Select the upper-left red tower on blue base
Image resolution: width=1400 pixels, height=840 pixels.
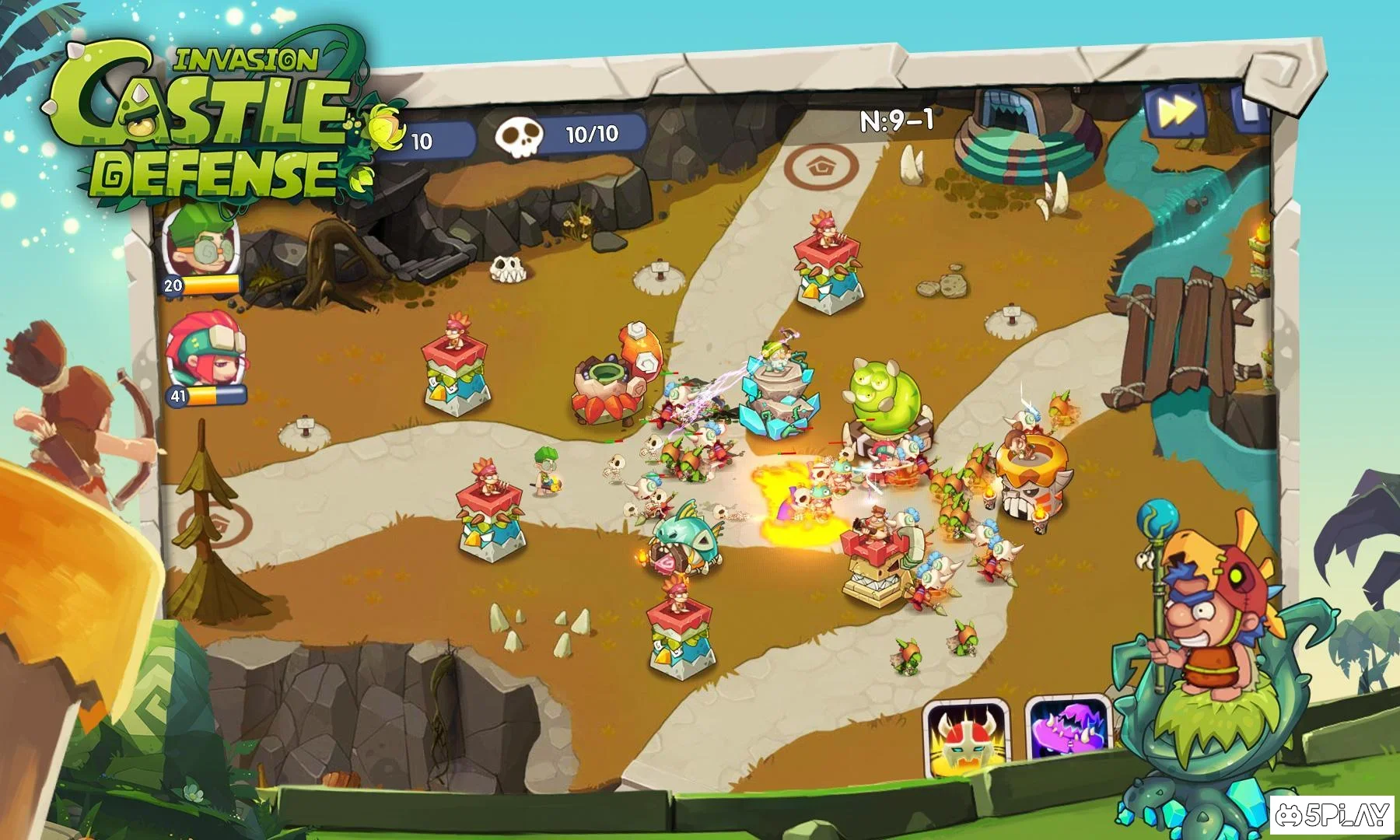pos(455,366)
